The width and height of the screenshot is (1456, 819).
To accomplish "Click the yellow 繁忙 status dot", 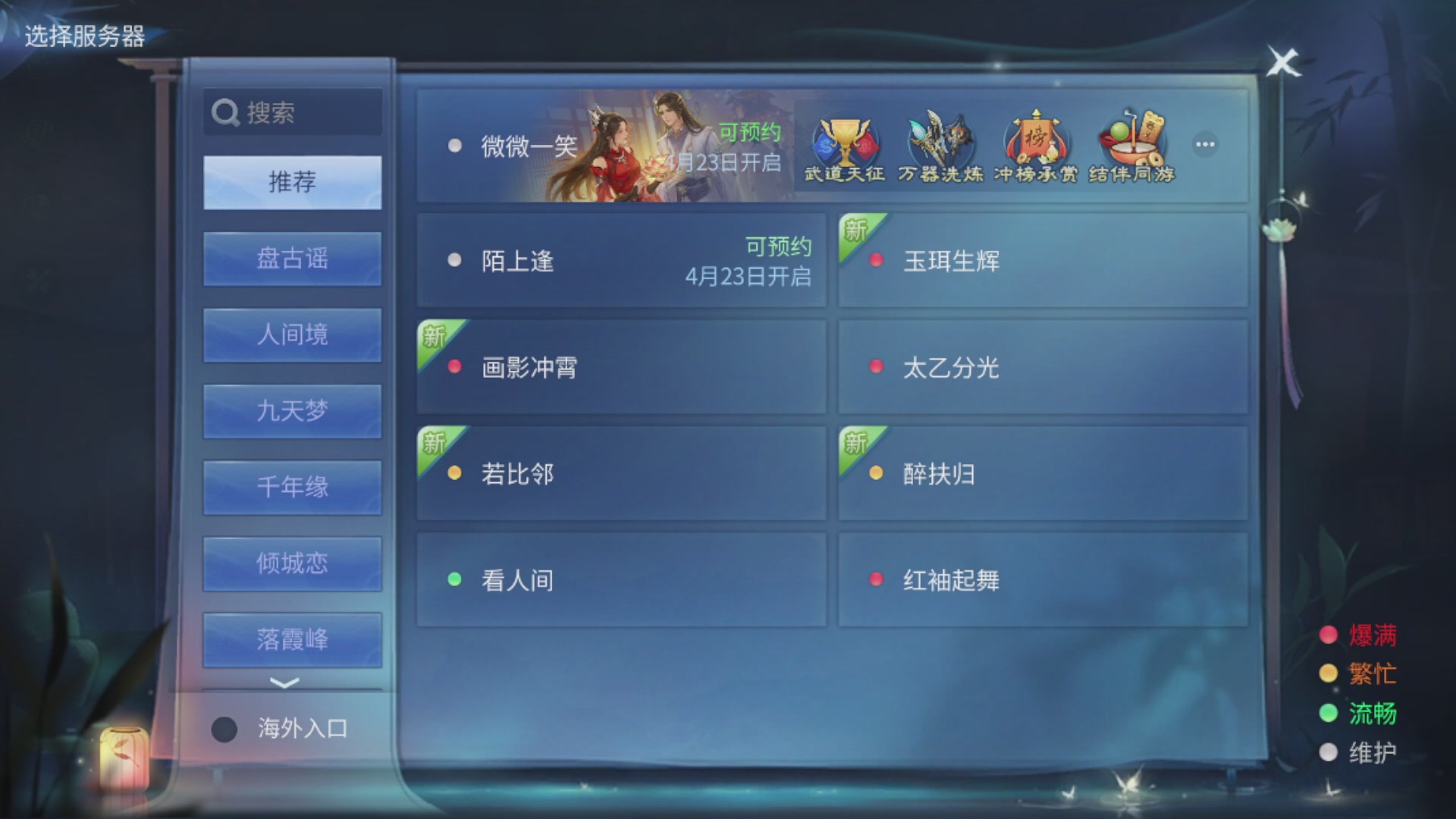I will point(1328,674).
